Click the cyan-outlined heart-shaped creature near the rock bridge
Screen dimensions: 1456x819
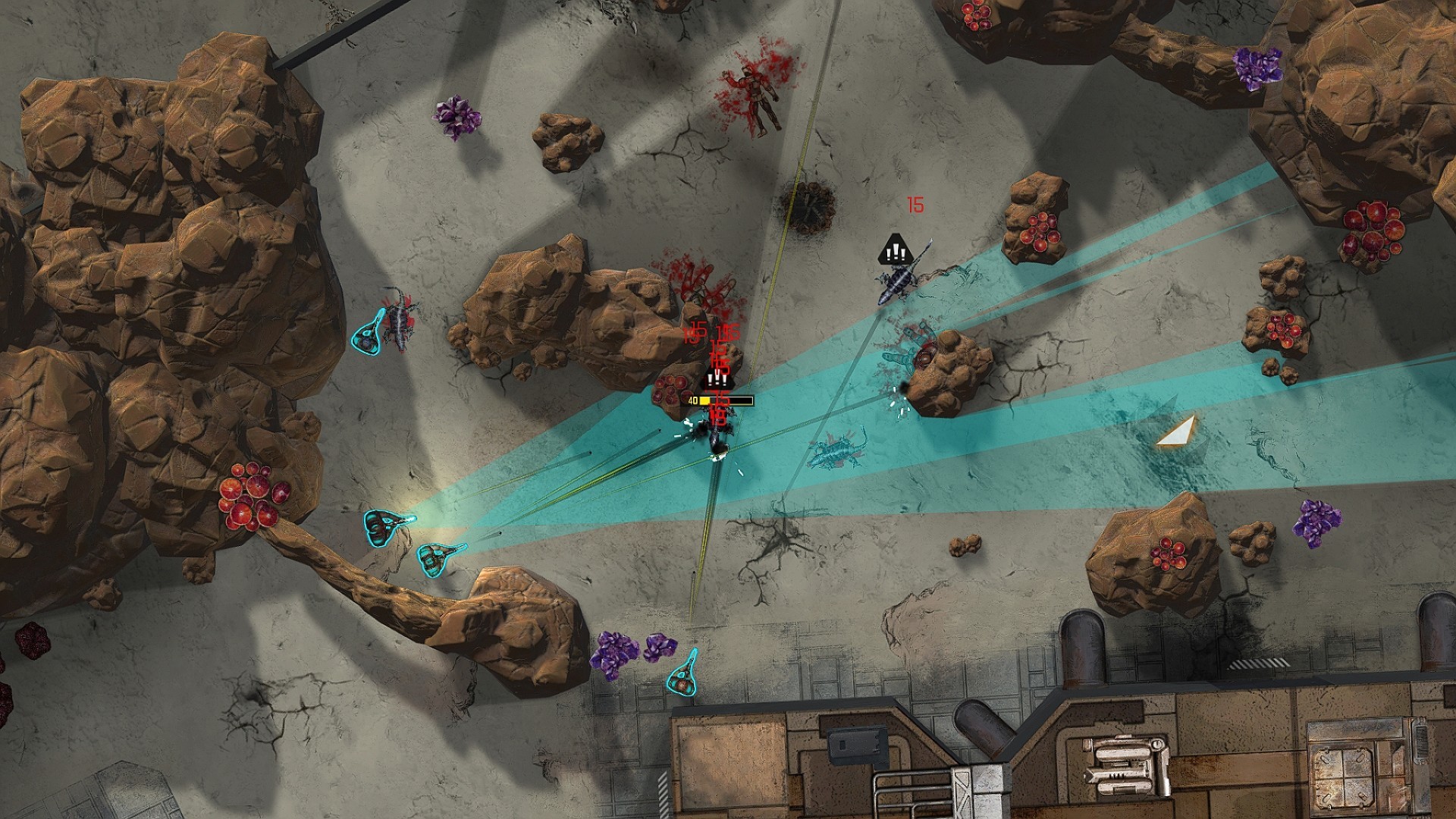pos(440,557)
